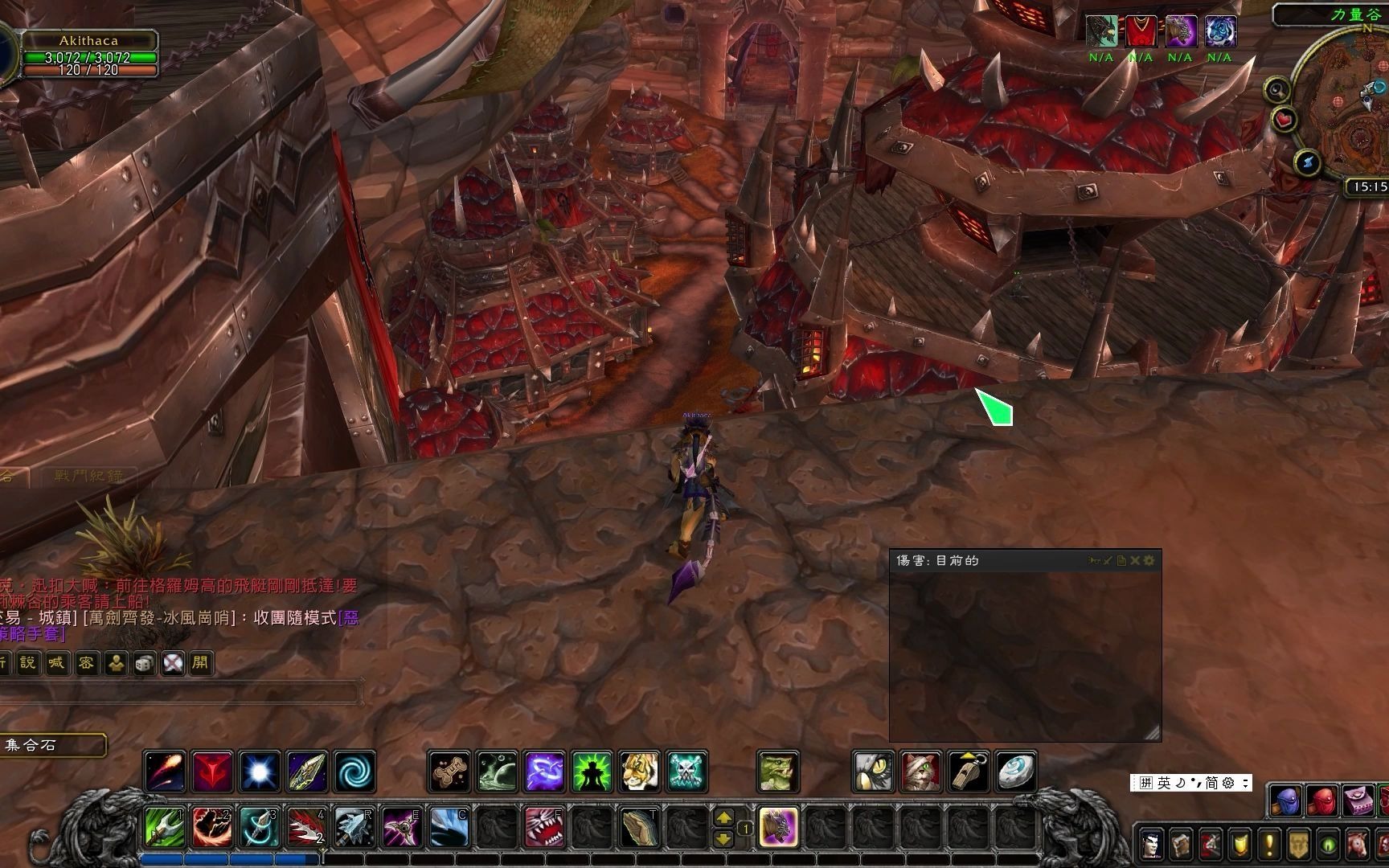This screenshot has width=1389, height=868.
Task: Close the damage meter window
Action: 1135,560
